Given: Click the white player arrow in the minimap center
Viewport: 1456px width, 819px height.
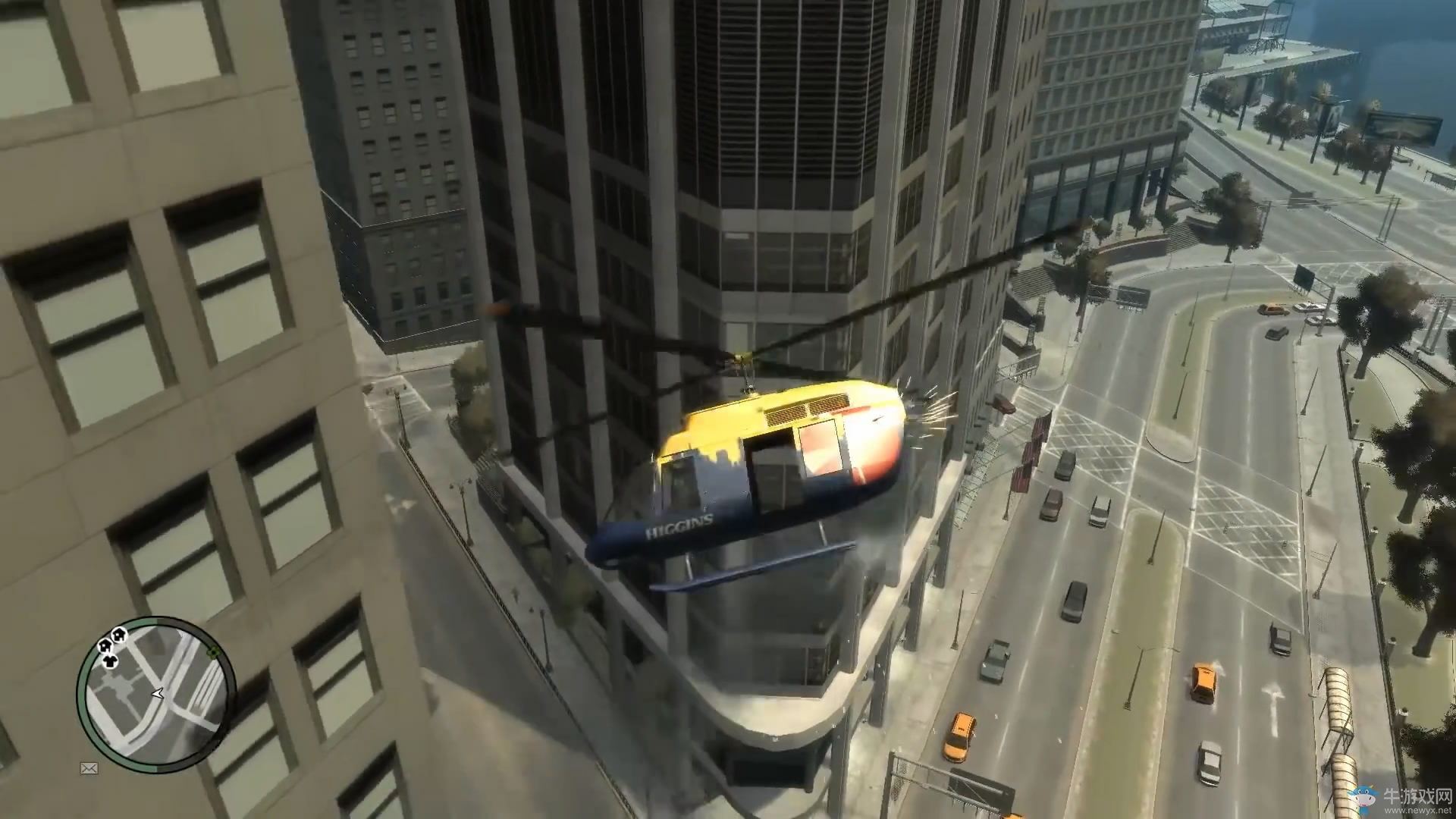Looking at the screenshot, I should [x=158, y=693].
